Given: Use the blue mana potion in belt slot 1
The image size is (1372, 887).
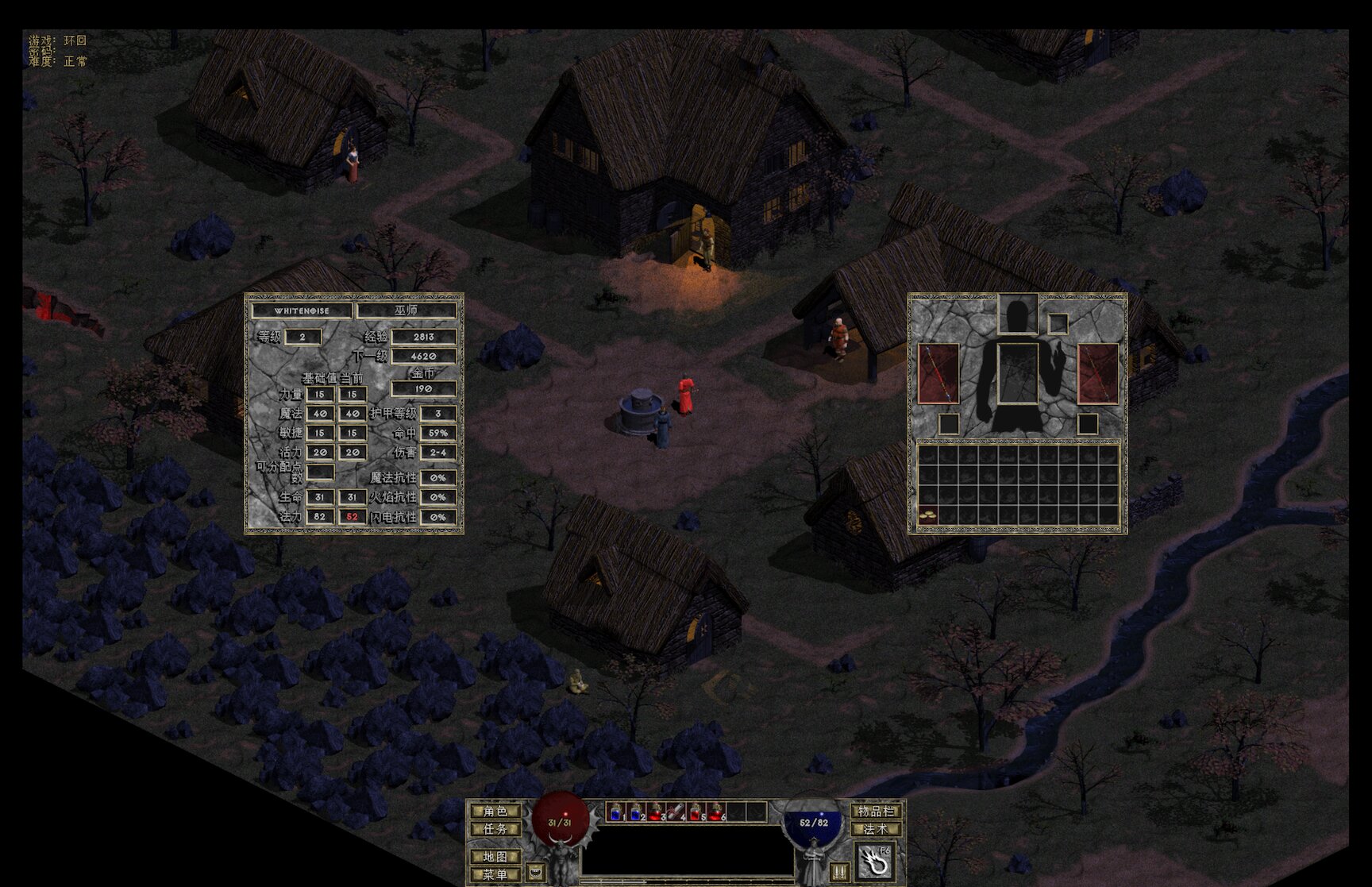Looking at the screenshot, I should point(617,812).
